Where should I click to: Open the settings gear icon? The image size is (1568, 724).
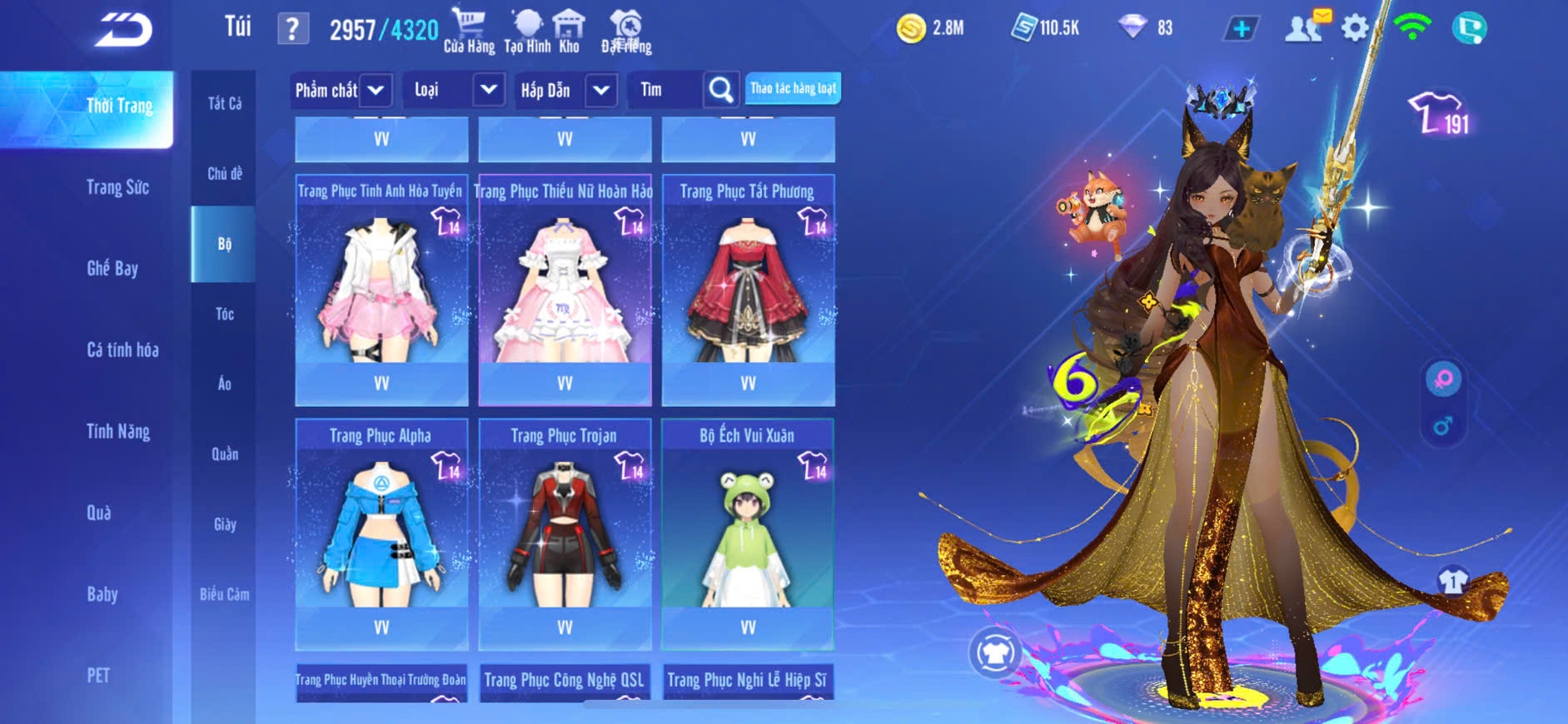coord(1355,28)
